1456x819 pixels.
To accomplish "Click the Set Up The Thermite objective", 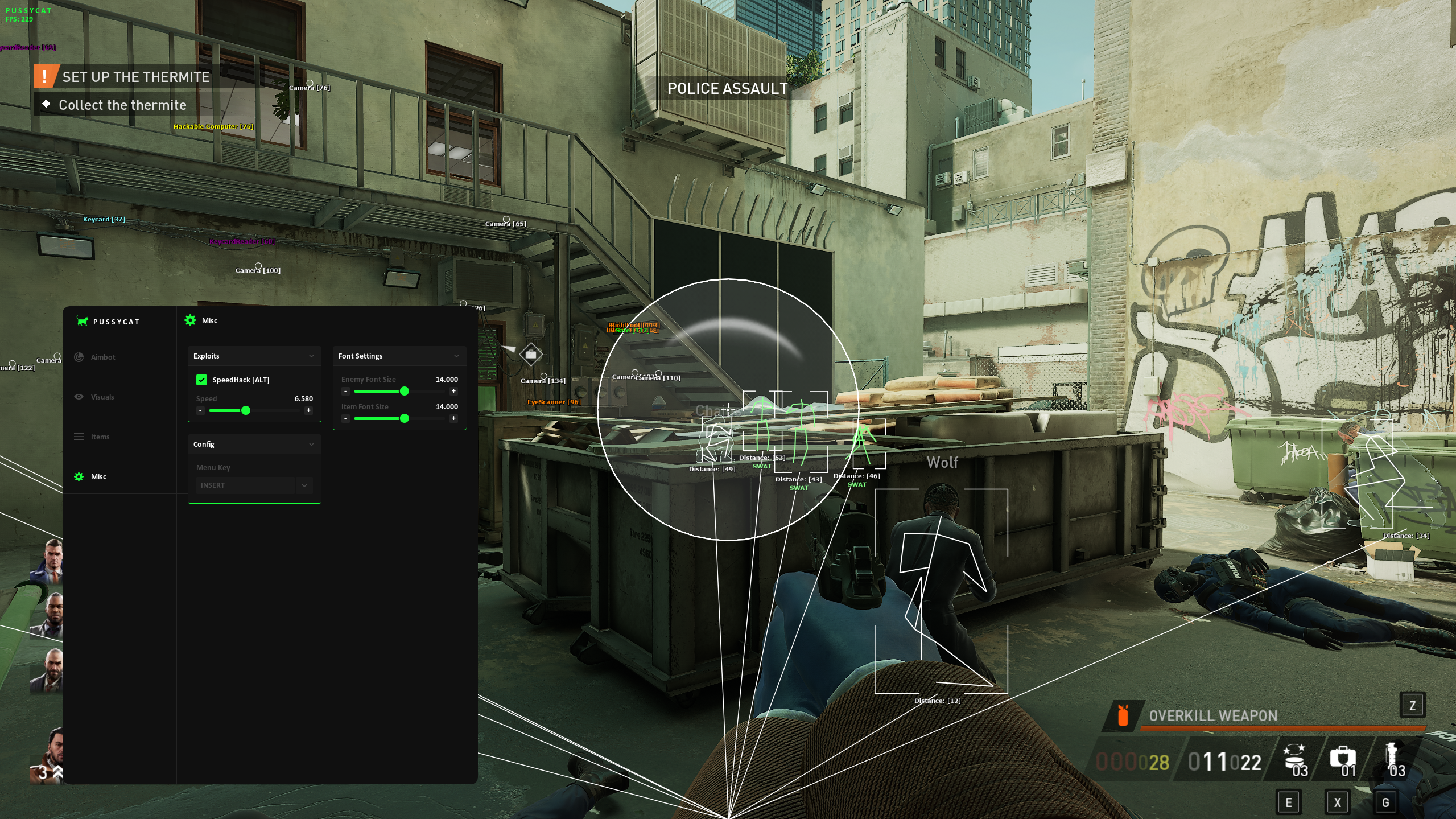I will (135, 77).
